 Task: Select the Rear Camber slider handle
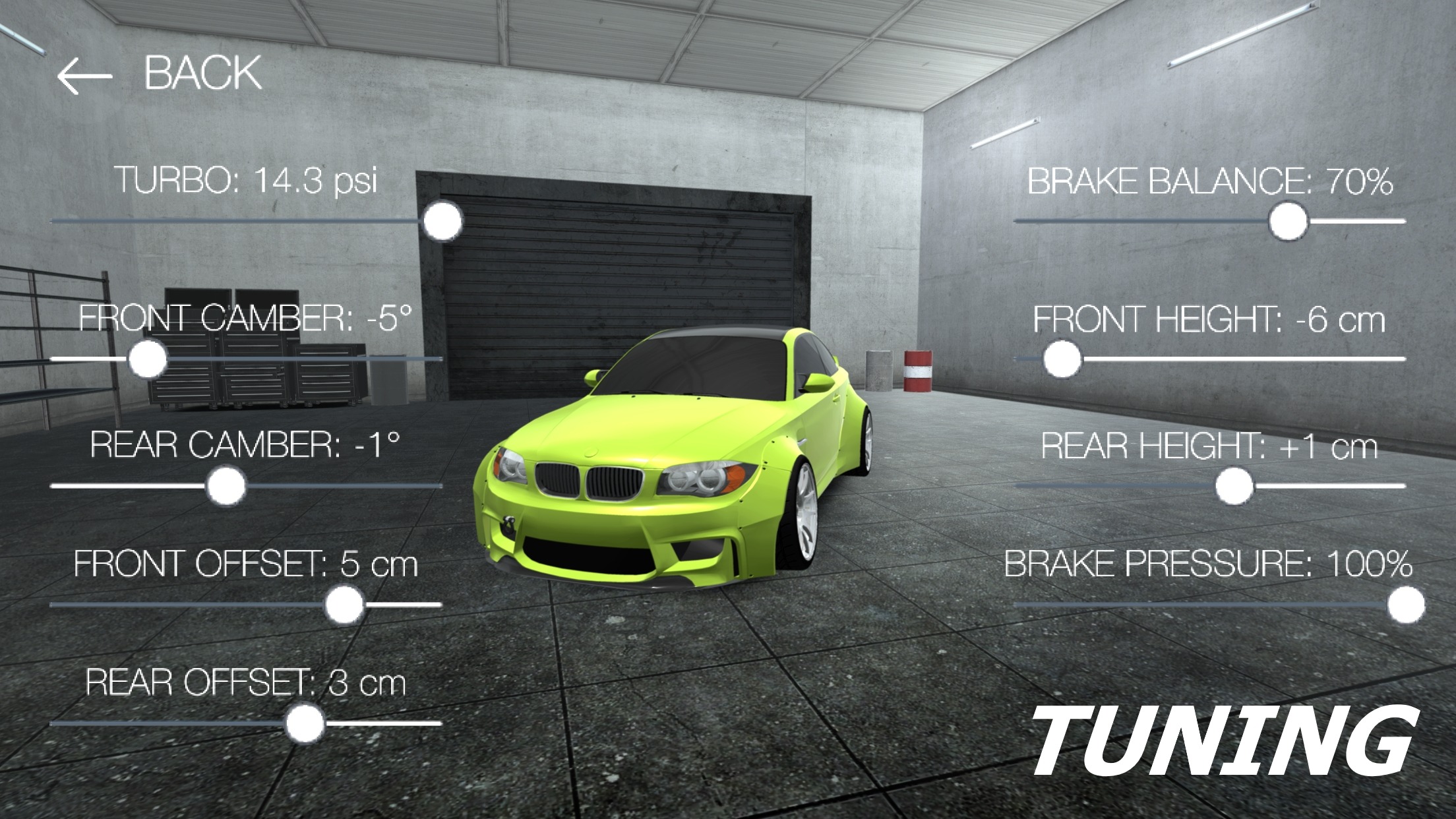226,487
